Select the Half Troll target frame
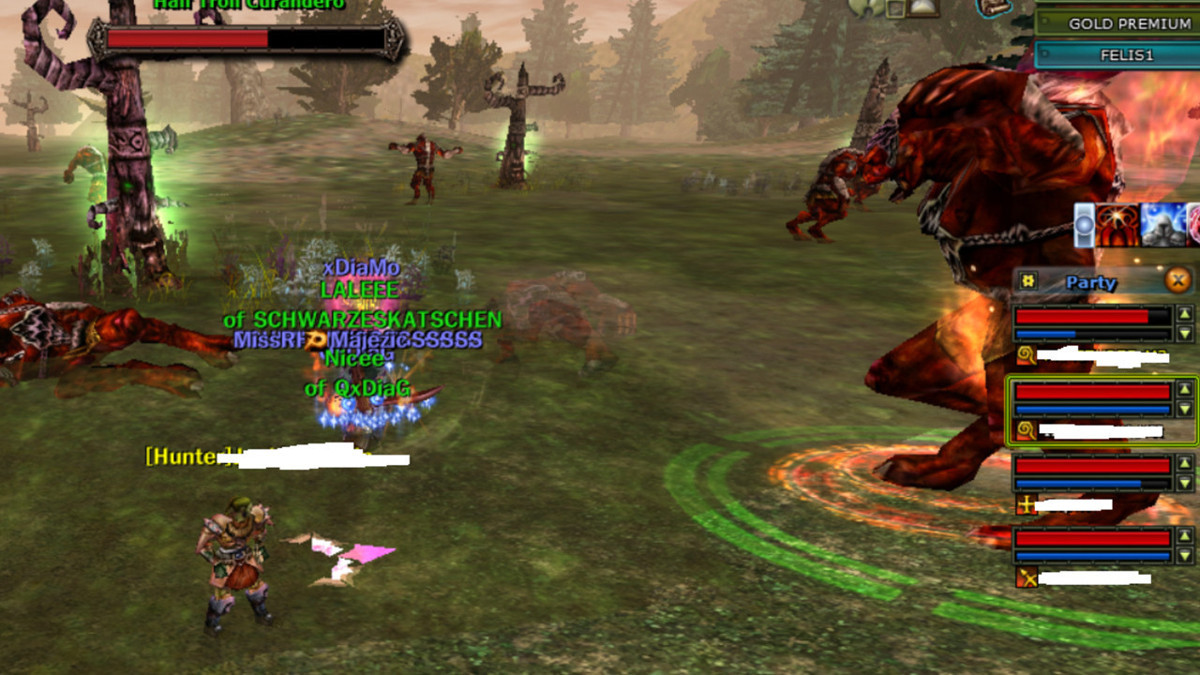 pyautogui.click(x=246, y=40)
